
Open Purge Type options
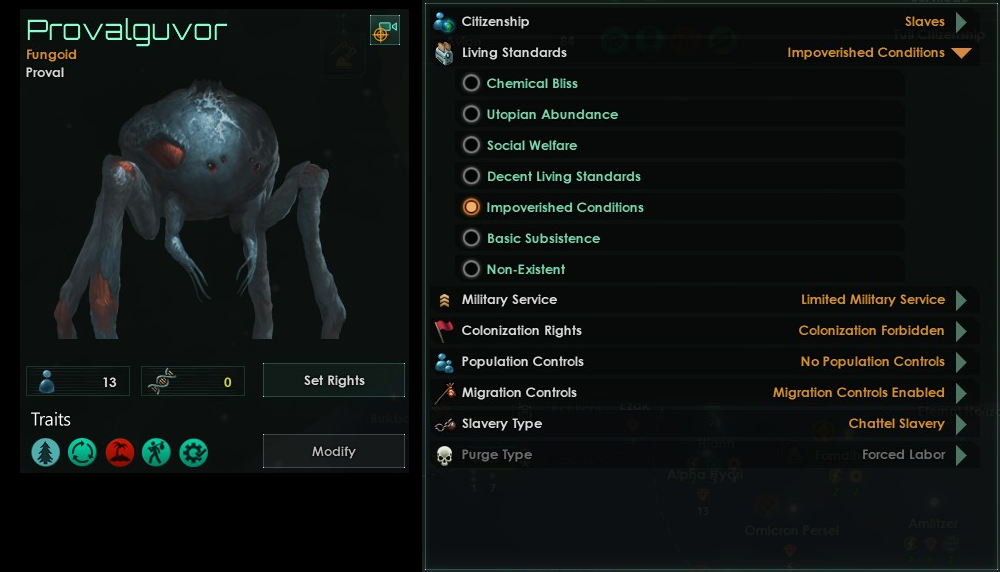click(x=961, y=455)
